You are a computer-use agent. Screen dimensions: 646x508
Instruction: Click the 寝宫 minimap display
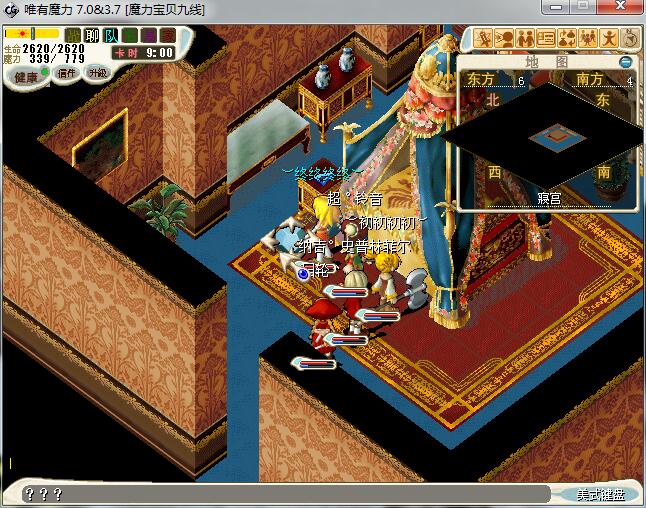[547, 138]
